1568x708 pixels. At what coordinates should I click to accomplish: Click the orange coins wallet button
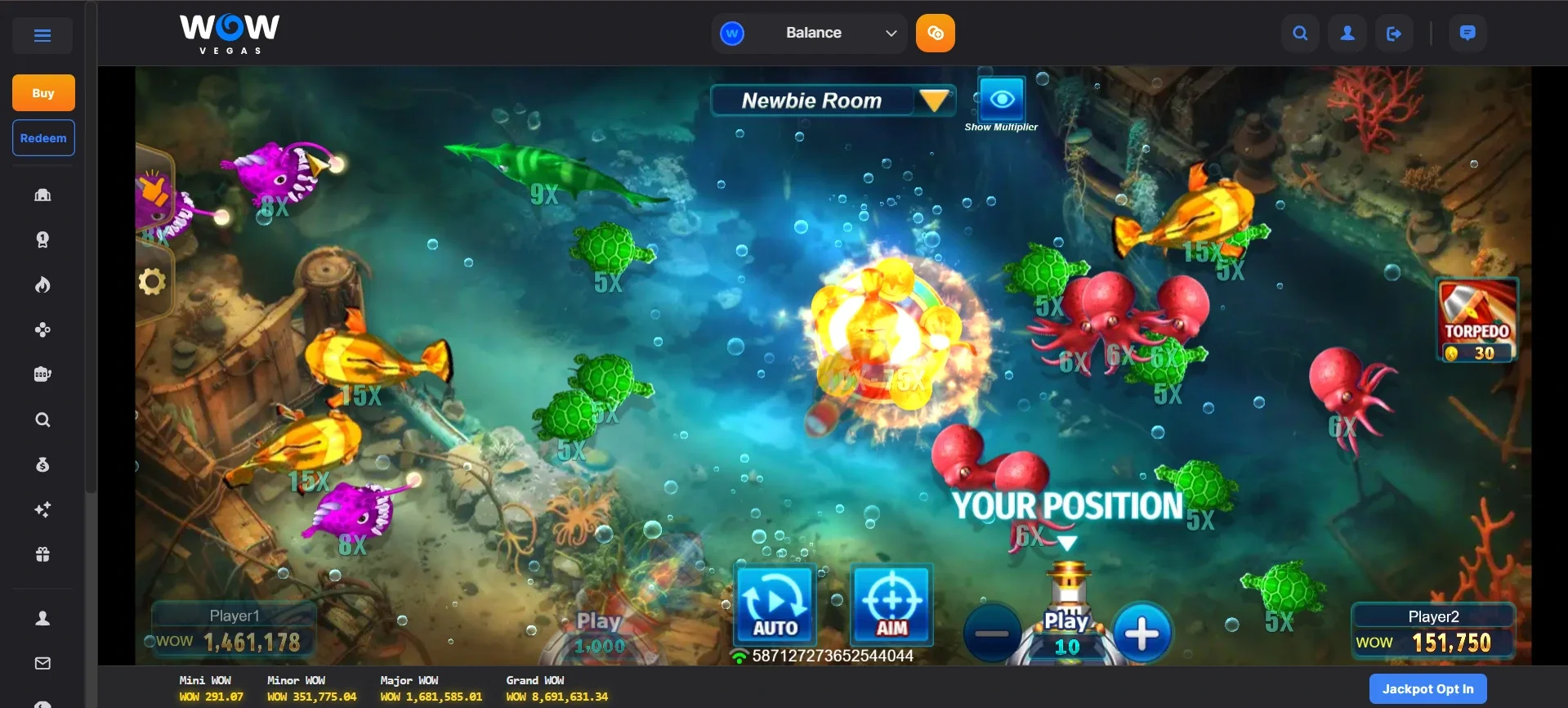(936, 34)
